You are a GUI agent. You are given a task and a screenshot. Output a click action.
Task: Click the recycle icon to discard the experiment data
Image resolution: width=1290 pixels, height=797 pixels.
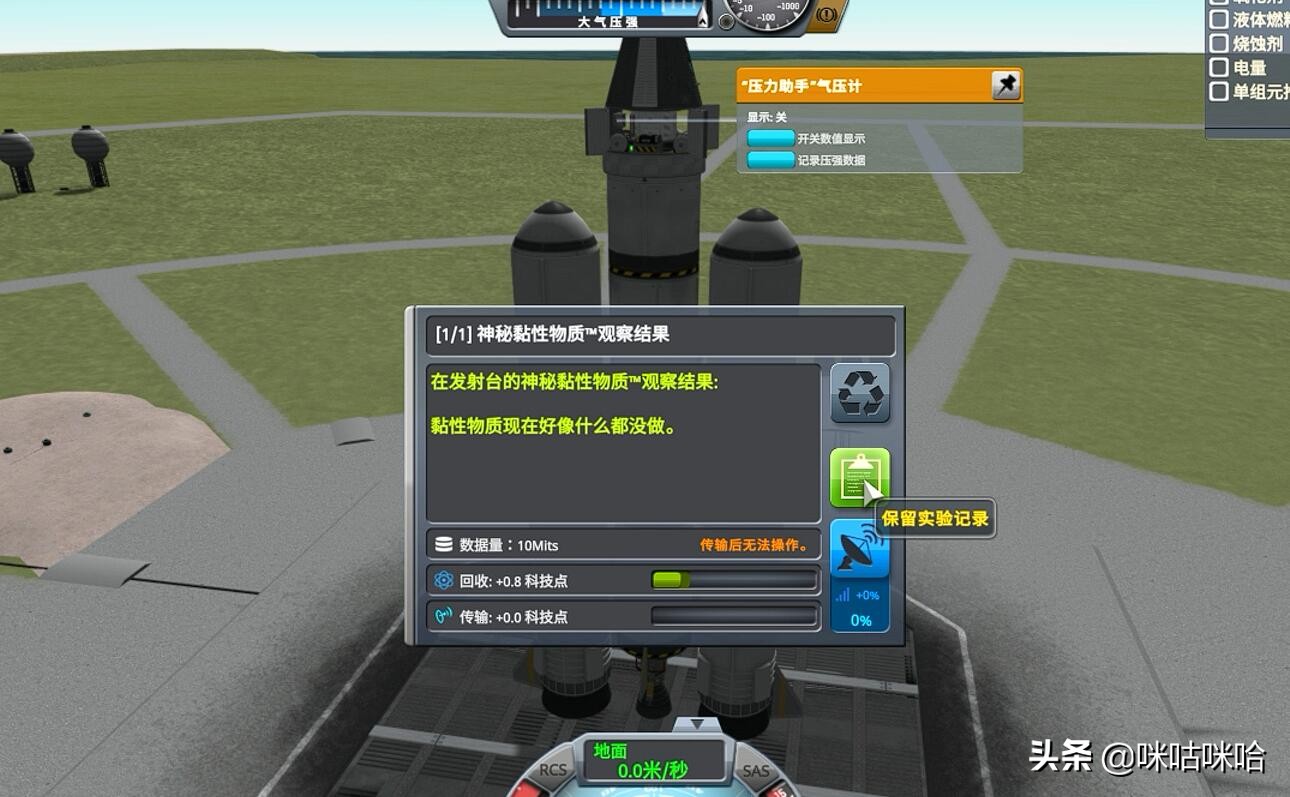coord(860,392)
